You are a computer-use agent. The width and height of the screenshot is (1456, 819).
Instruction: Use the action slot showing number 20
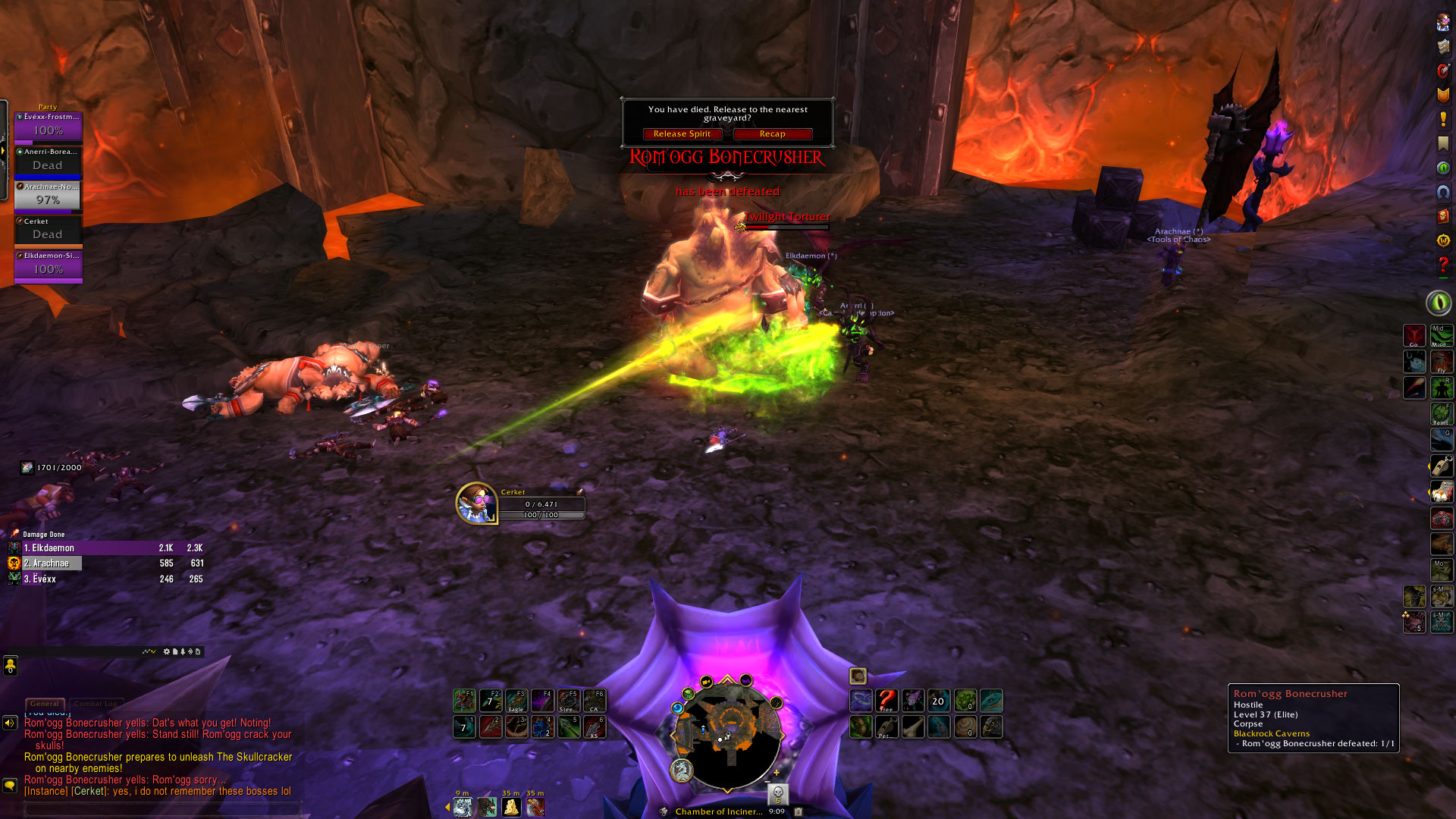point(938,701)
